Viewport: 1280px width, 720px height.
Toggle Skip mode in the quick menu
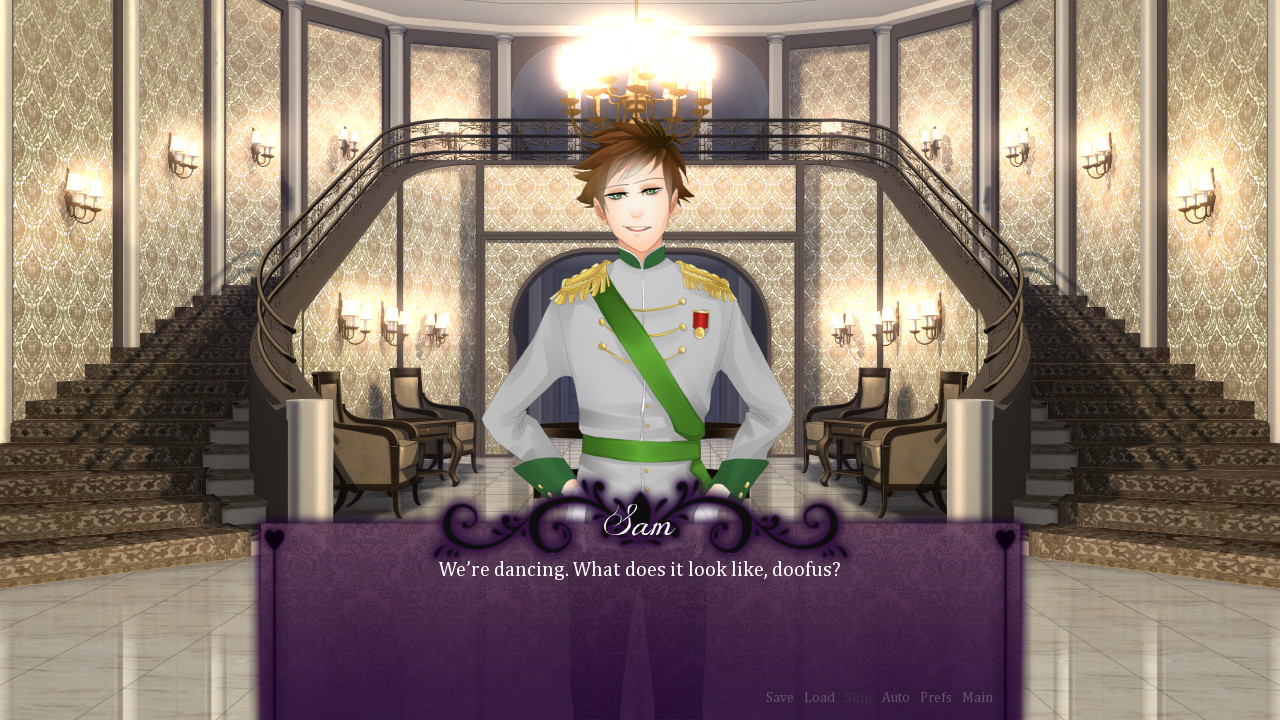[x=857, y=697]
